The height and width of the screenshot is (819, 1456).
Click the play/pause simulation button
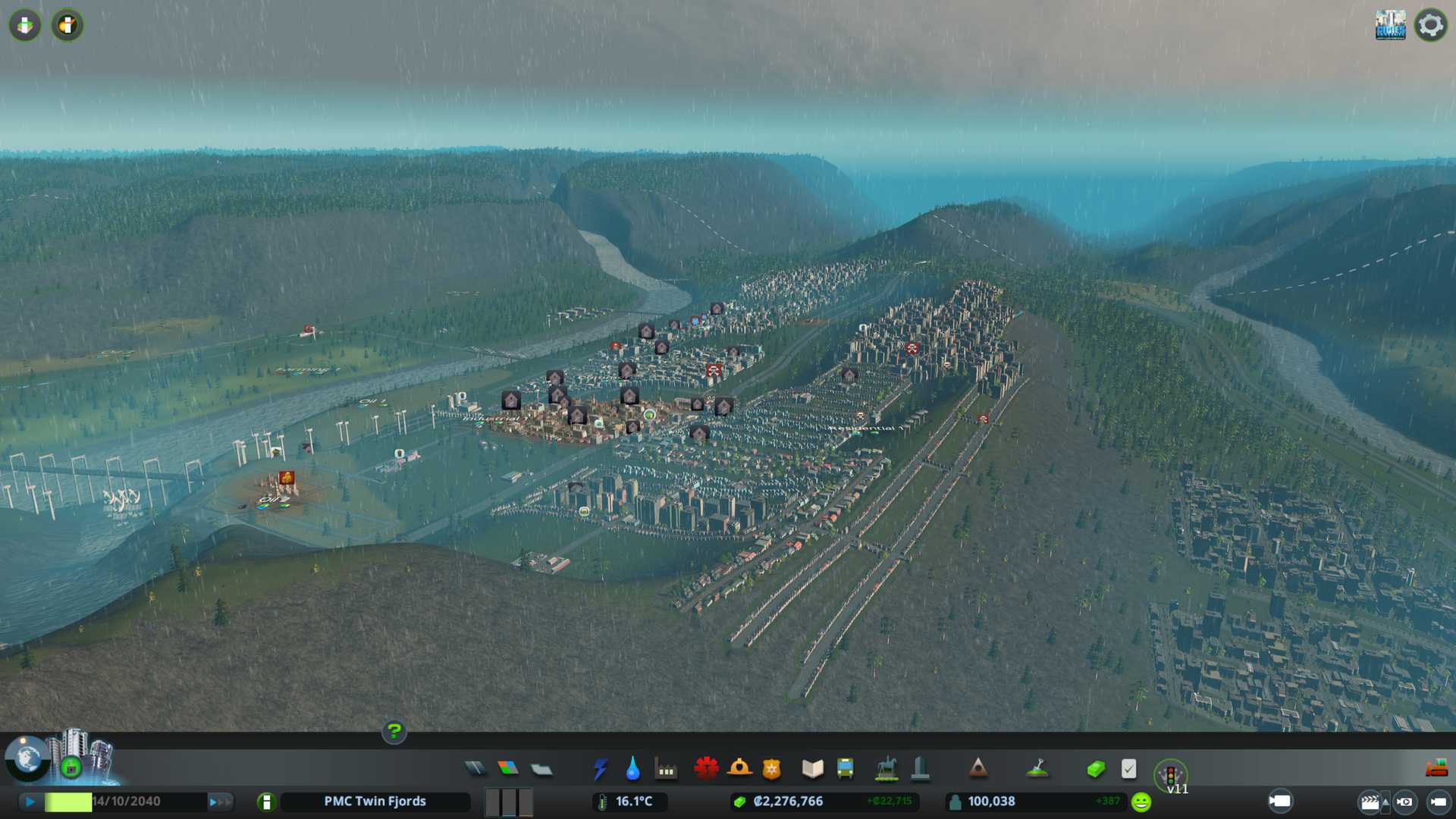[x=30, y=802]
